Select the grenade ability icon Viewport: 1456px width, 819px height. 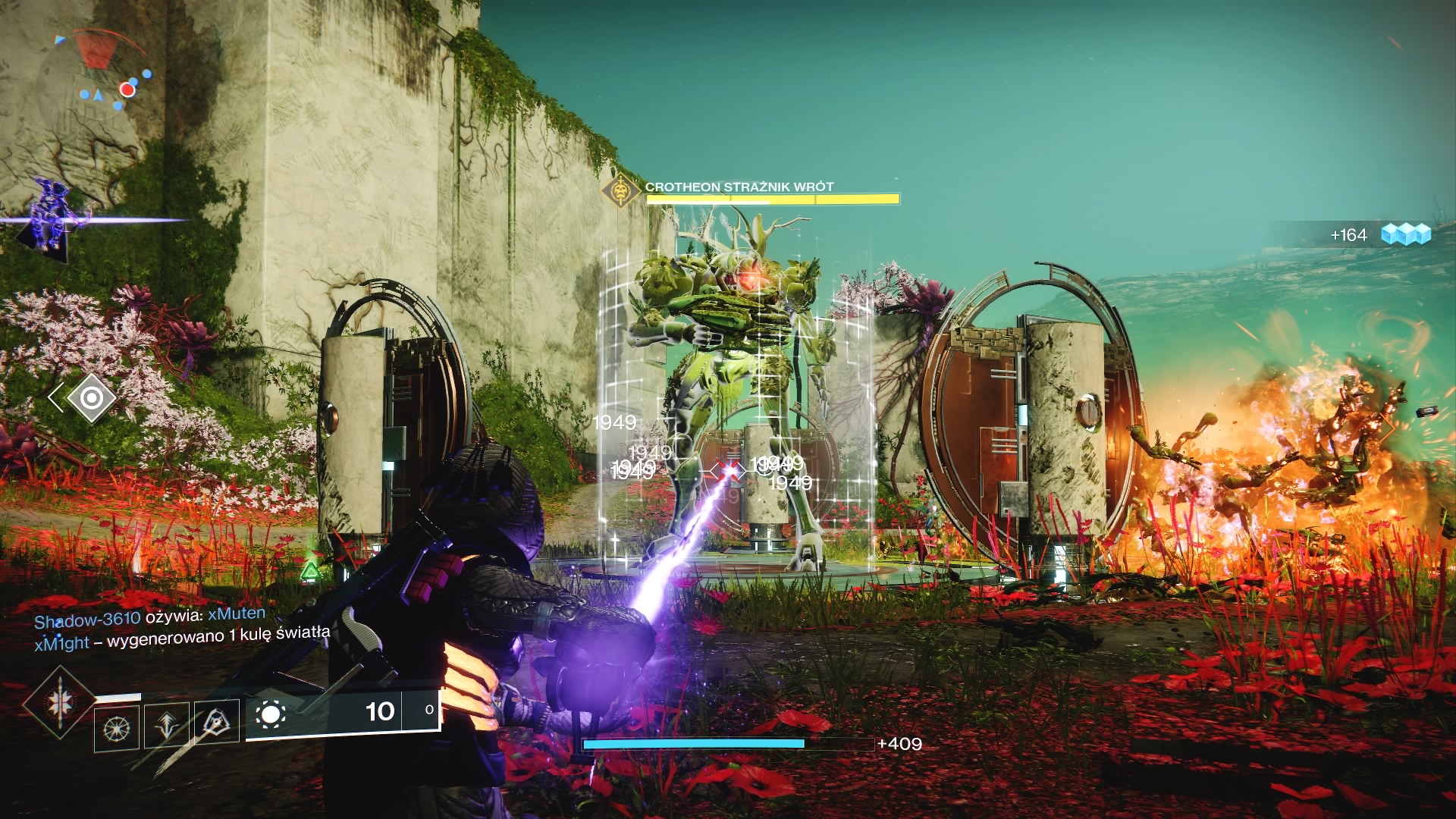[x=117, y=729]
